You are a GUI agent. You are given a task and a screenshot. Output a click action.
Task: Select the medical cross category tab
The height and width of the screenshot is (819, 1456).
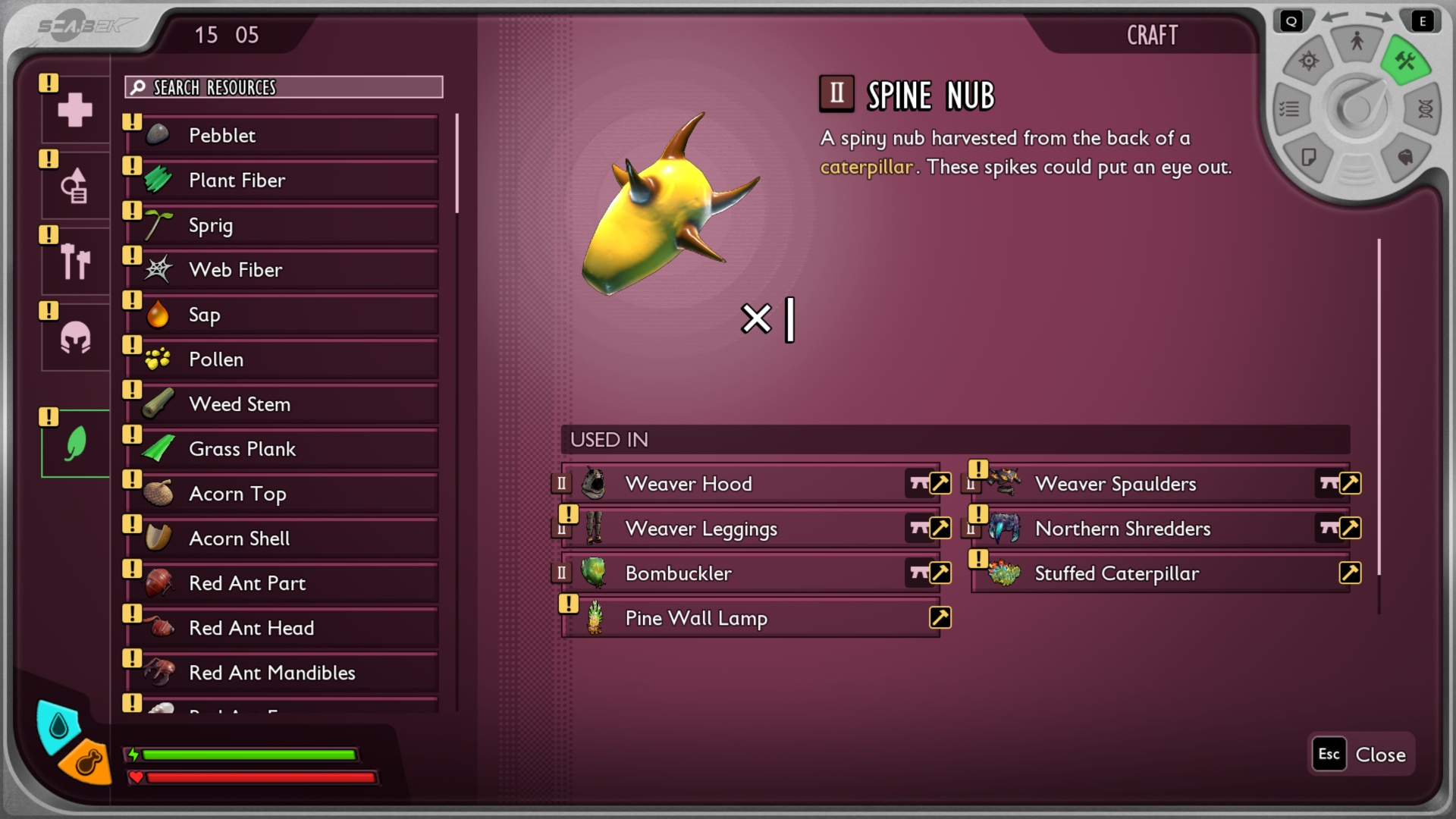pyautogui.click(x=75, y=110)
